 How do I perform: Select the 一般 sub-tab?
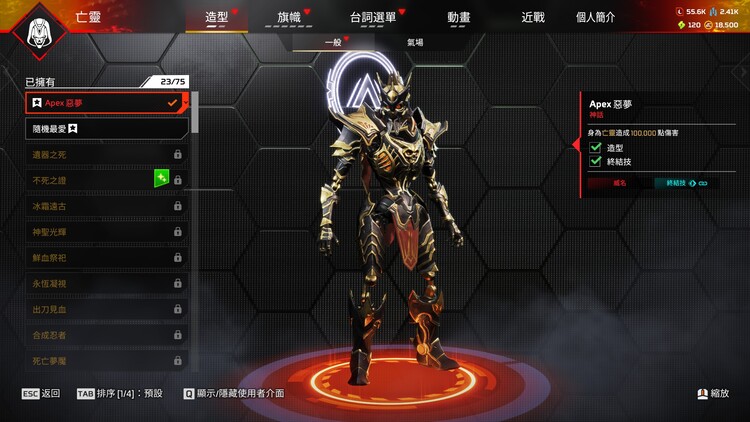(332, 42)
